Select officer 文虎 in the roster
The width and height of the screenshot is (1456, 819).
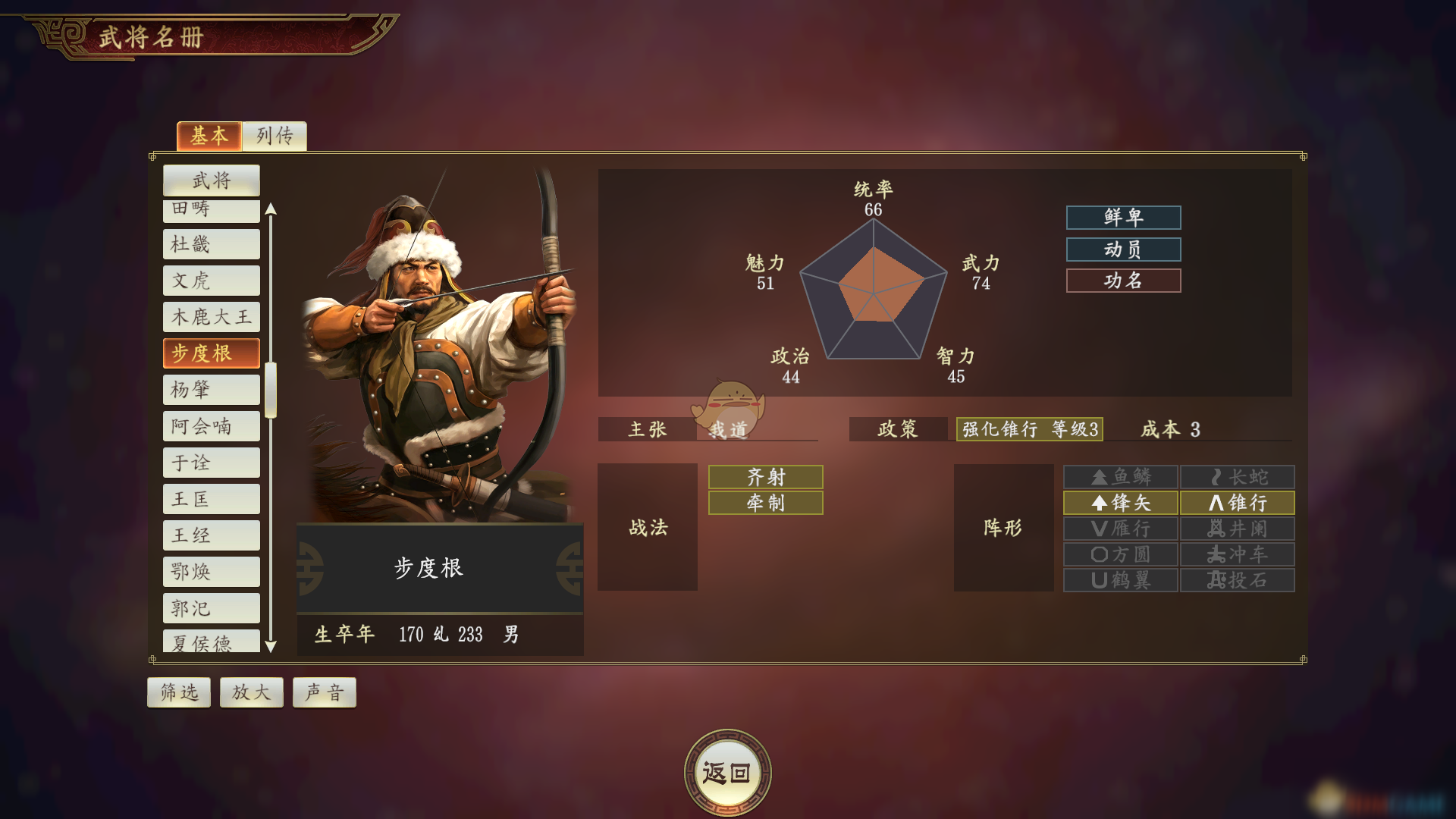pyautogui.click(x=211, y=281)
